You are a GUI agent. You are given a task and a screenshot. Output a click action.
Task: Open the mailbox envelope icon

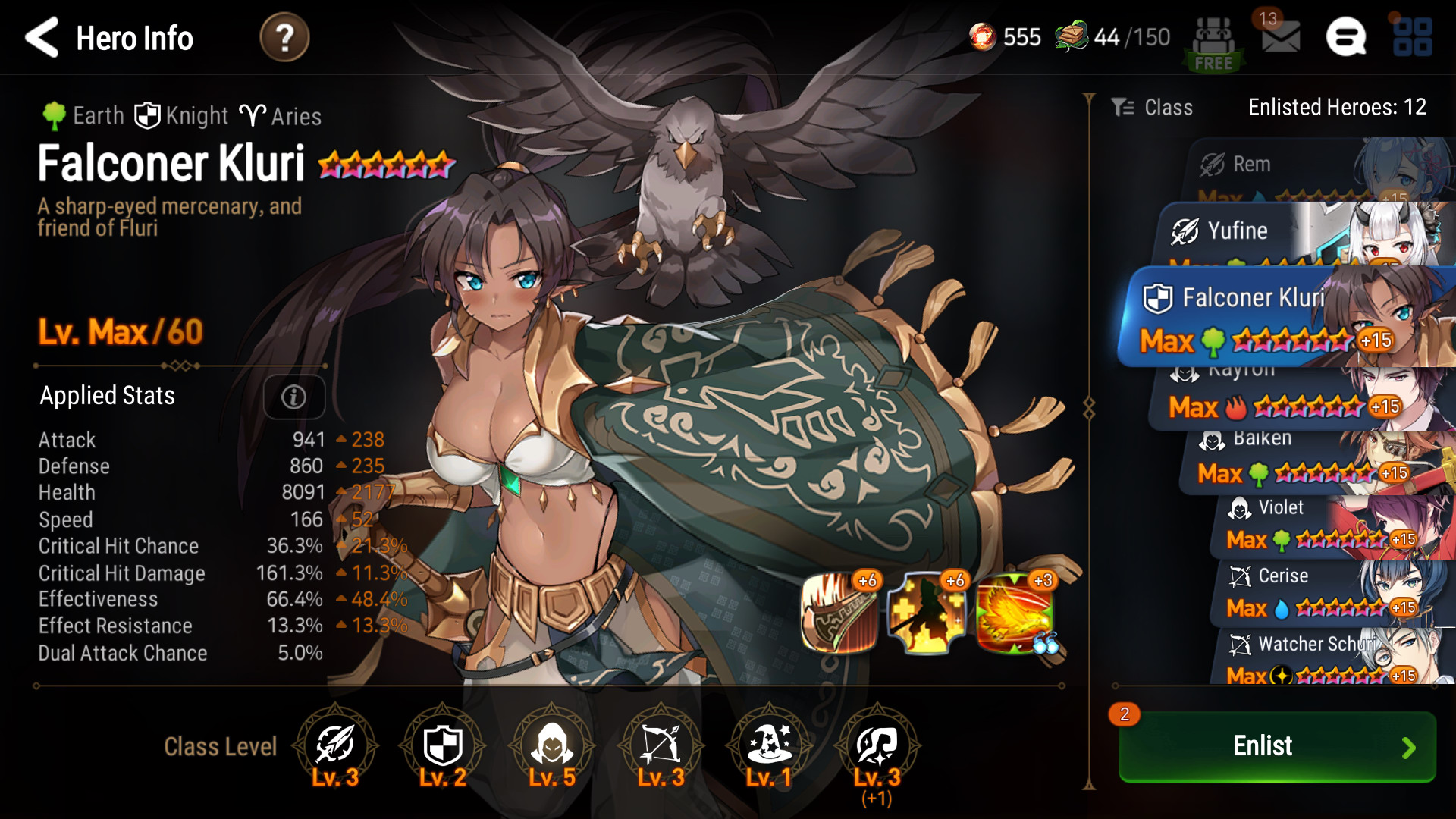point(1280,36)
